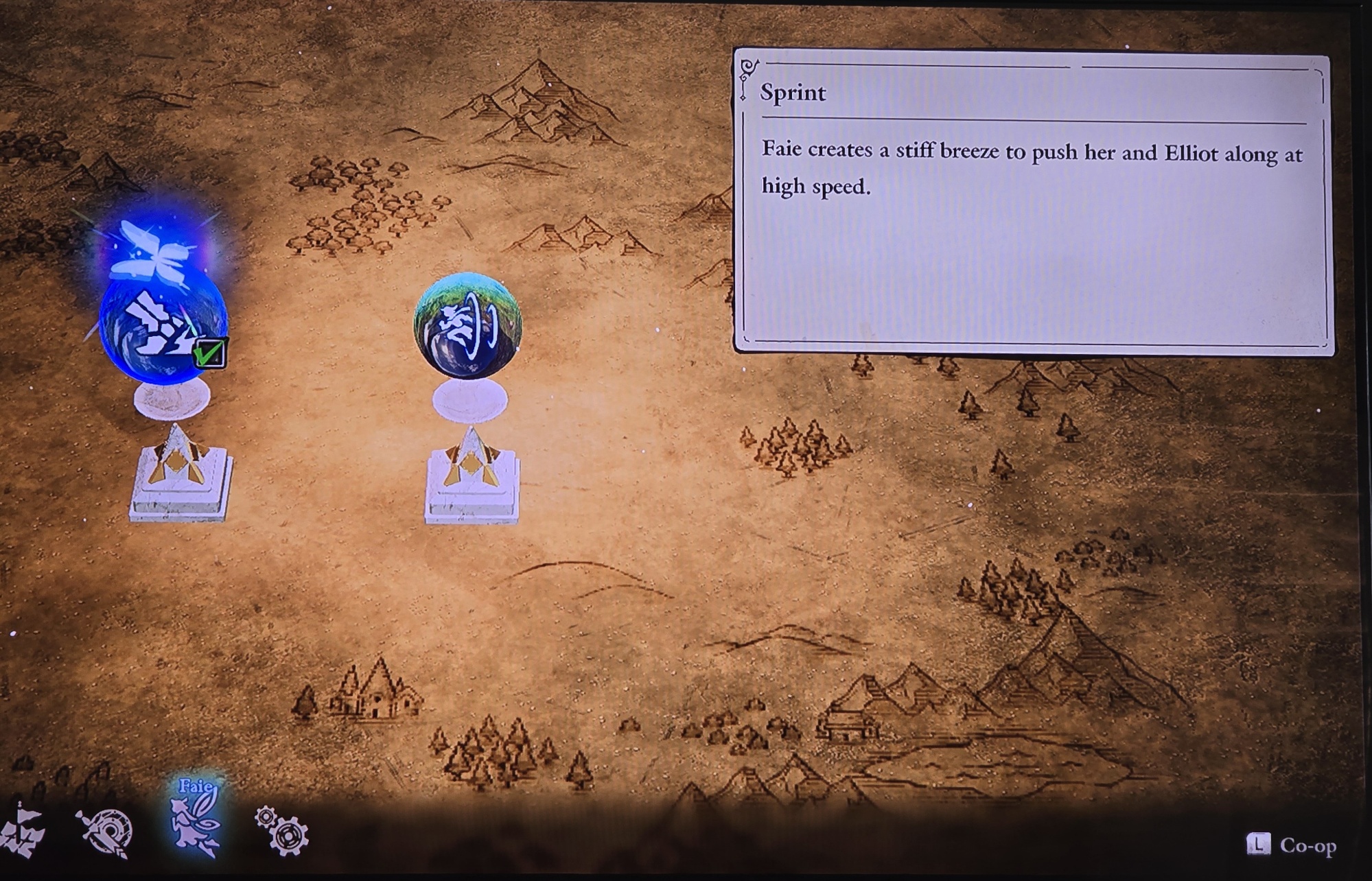Open the map tab with flag icon
1372x881 pixels.
22,832
